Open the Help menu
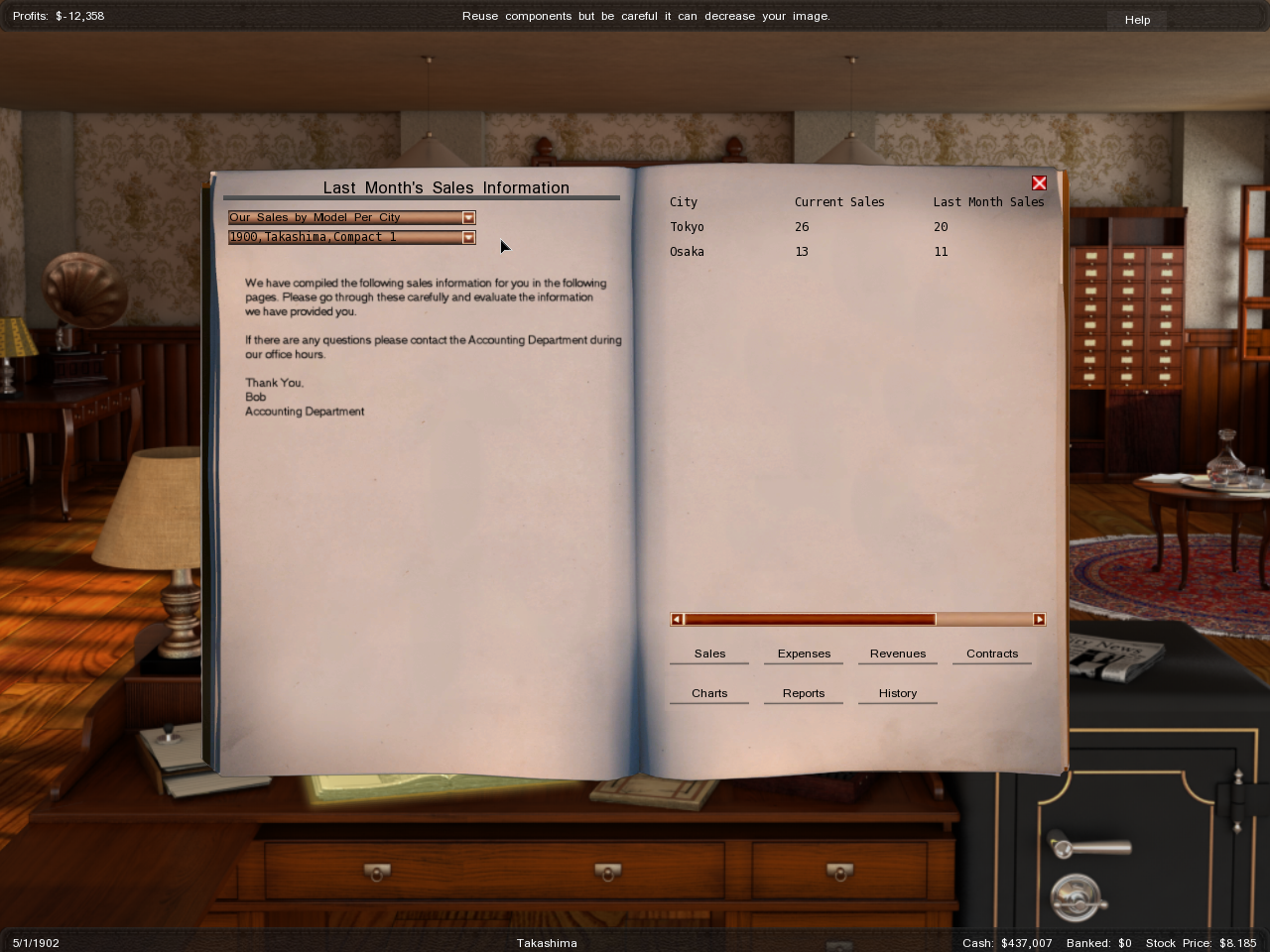Screen dimensions: 1270x952 pyautogui.click(x=1137, y=20)
